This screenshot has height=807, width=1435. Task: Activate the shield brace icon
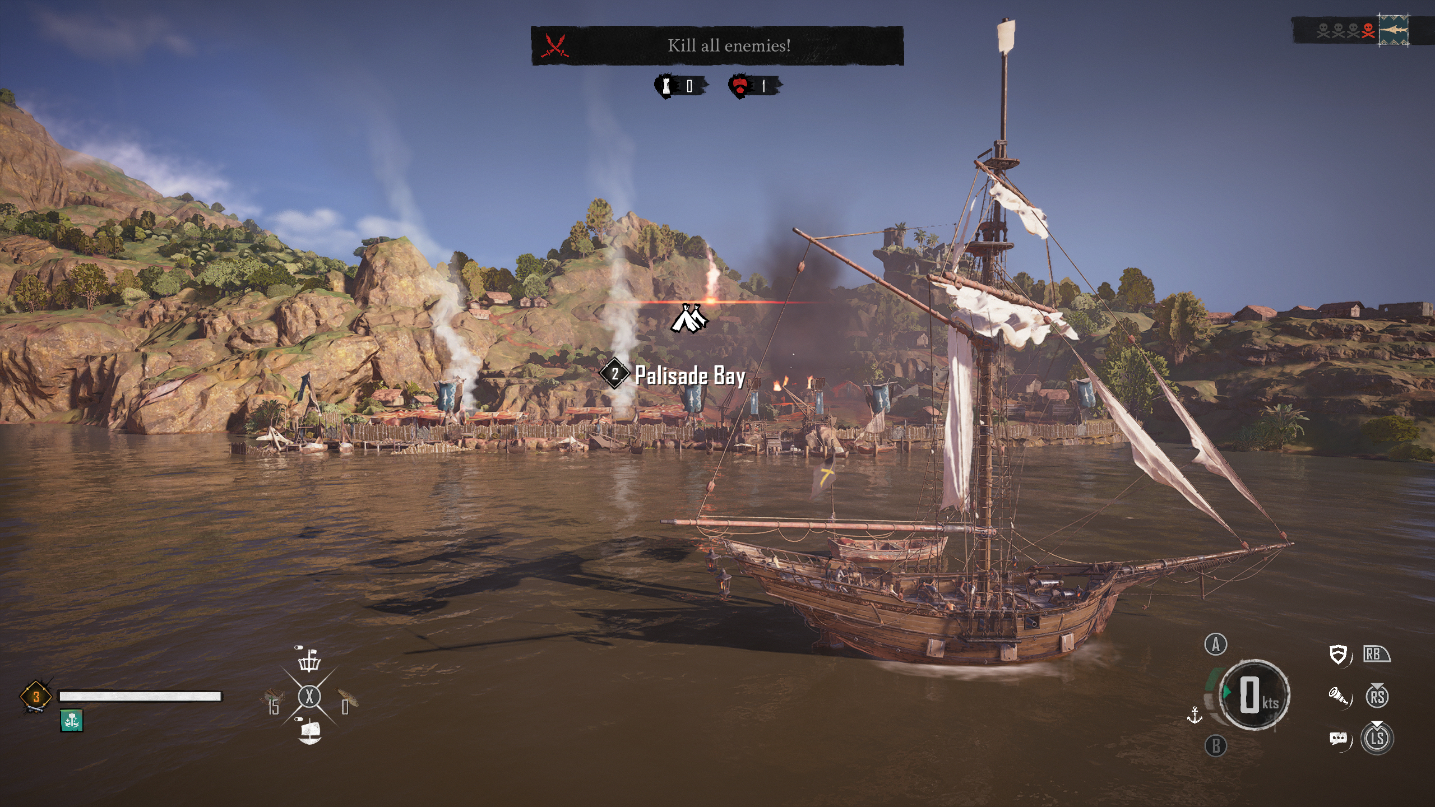click(x=1337, y=655)
